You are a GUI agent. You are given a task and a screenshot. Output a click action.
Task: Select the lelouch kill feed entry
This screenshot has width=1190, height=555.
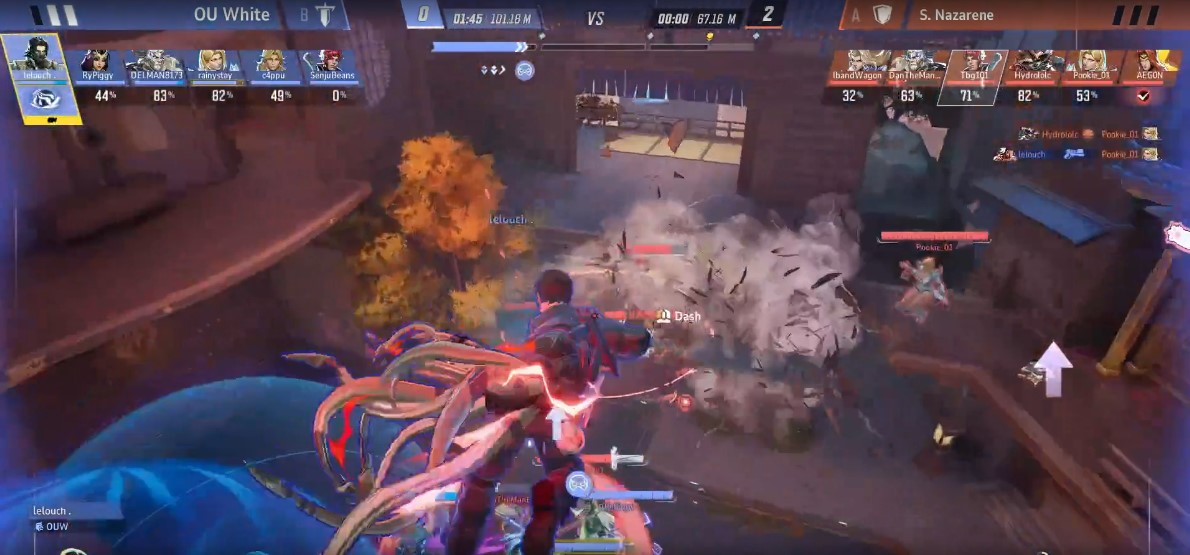[1077, 154]
